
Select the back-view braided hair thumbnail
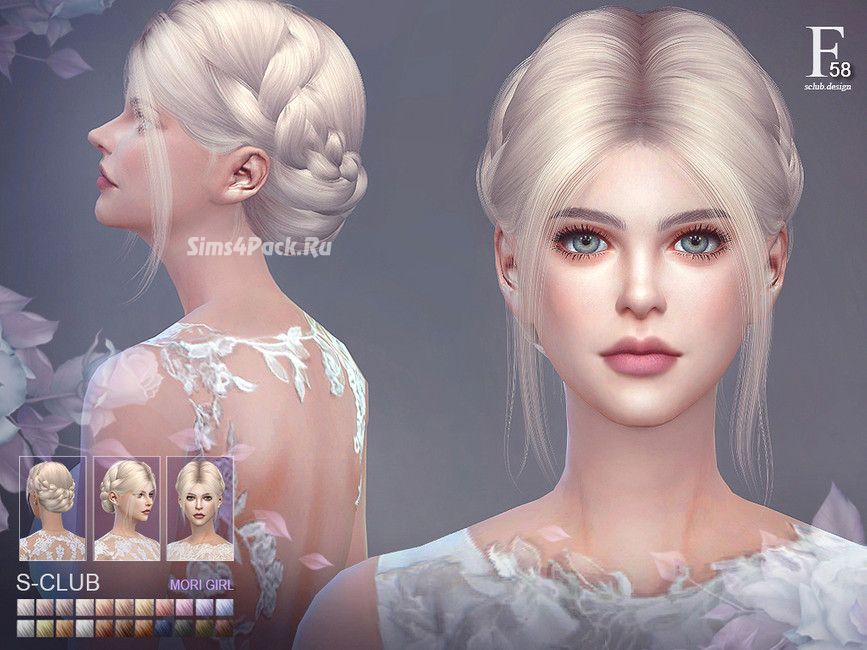tap(52, 508)
